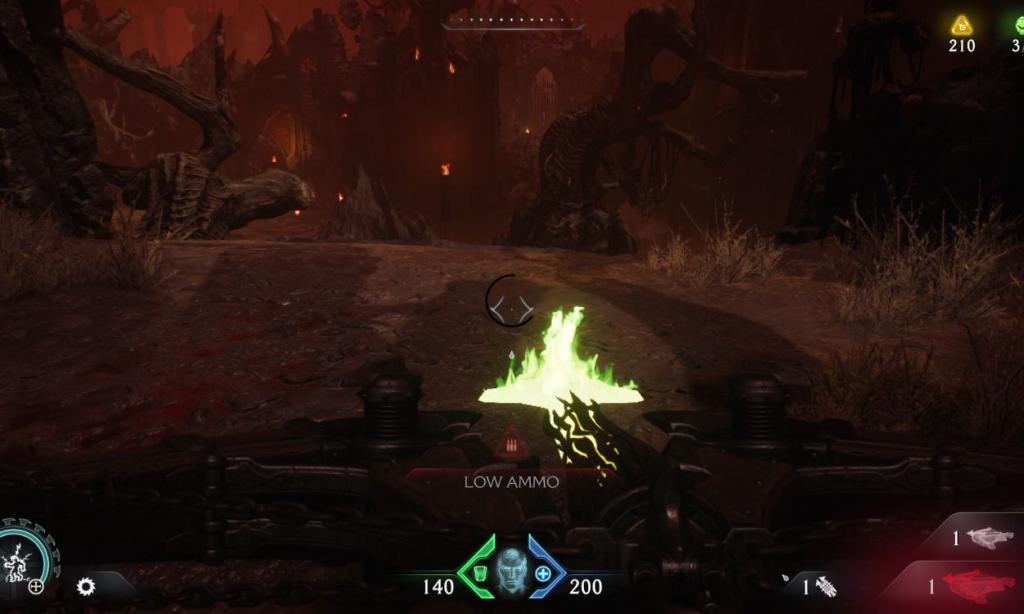Click the yellow triangle currency icon
Image resolution: width=1024 pixels, height=614 pixels.
click(x=961, y=25)
